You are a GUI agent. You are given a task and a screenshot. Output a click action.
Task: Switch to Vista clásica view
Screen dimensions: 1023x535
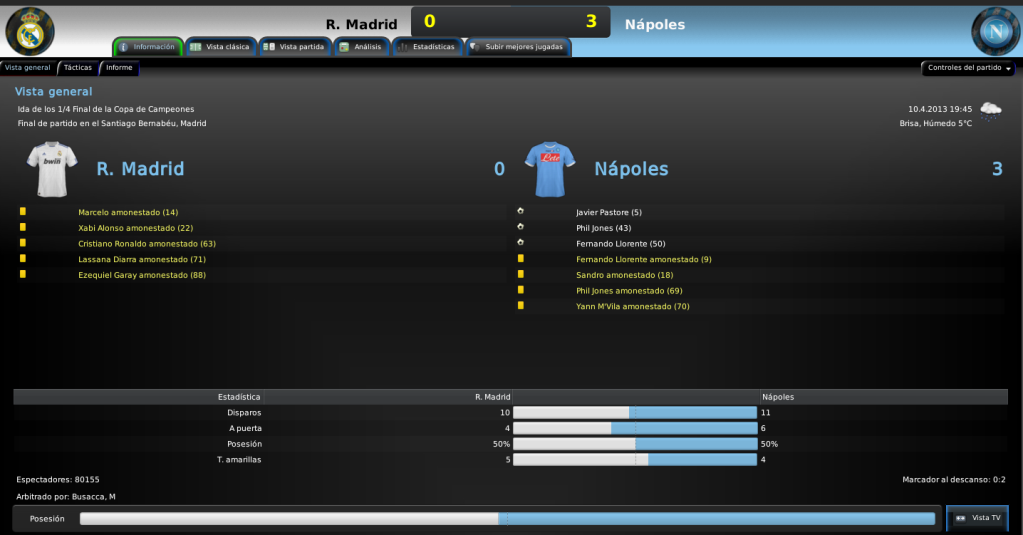tap(221, 47)
